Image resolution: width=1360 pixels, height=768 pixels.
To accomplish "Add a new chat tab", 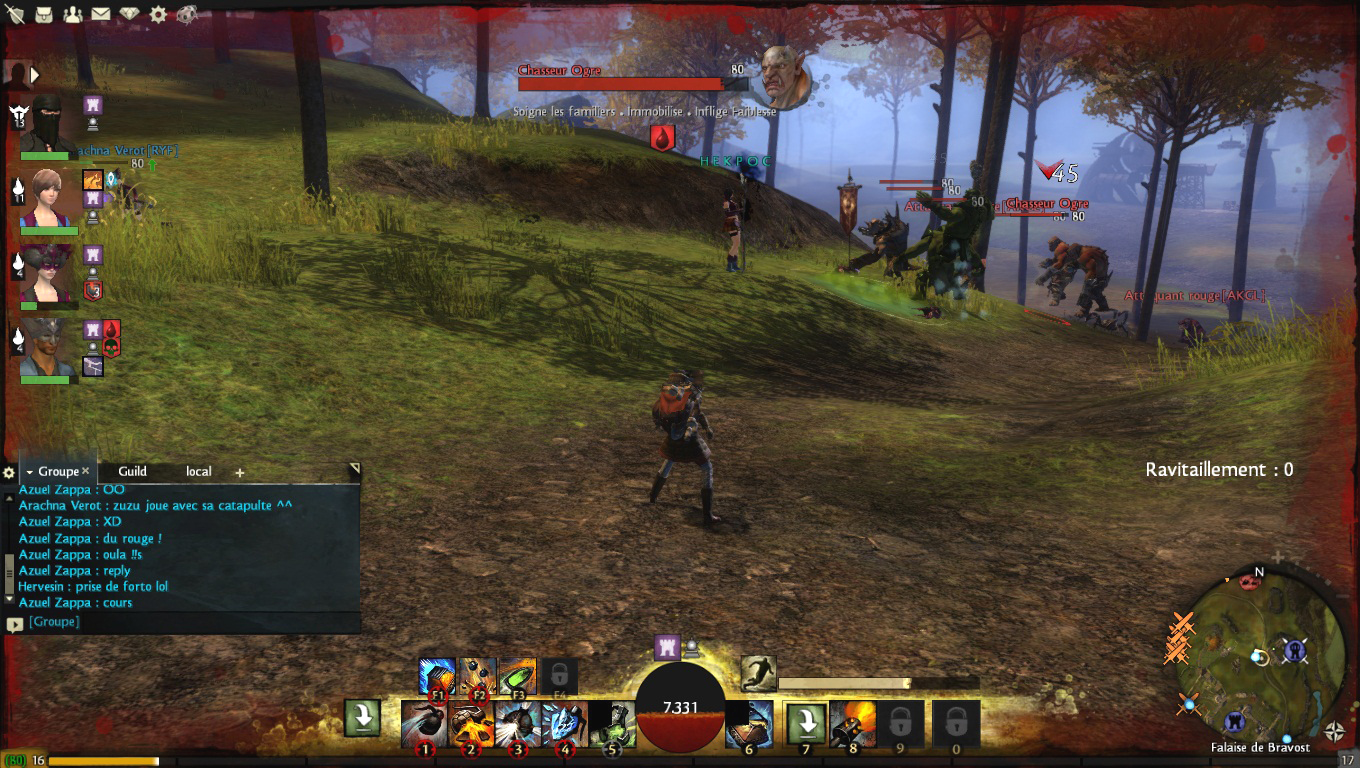I will [x=240, y=472].
